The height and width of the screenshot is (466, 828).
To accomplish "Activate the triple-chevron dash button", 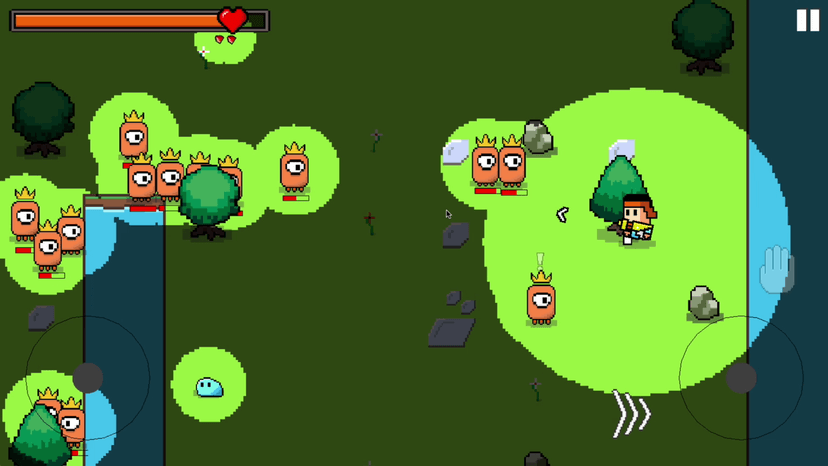I will (x=632, y=414).
